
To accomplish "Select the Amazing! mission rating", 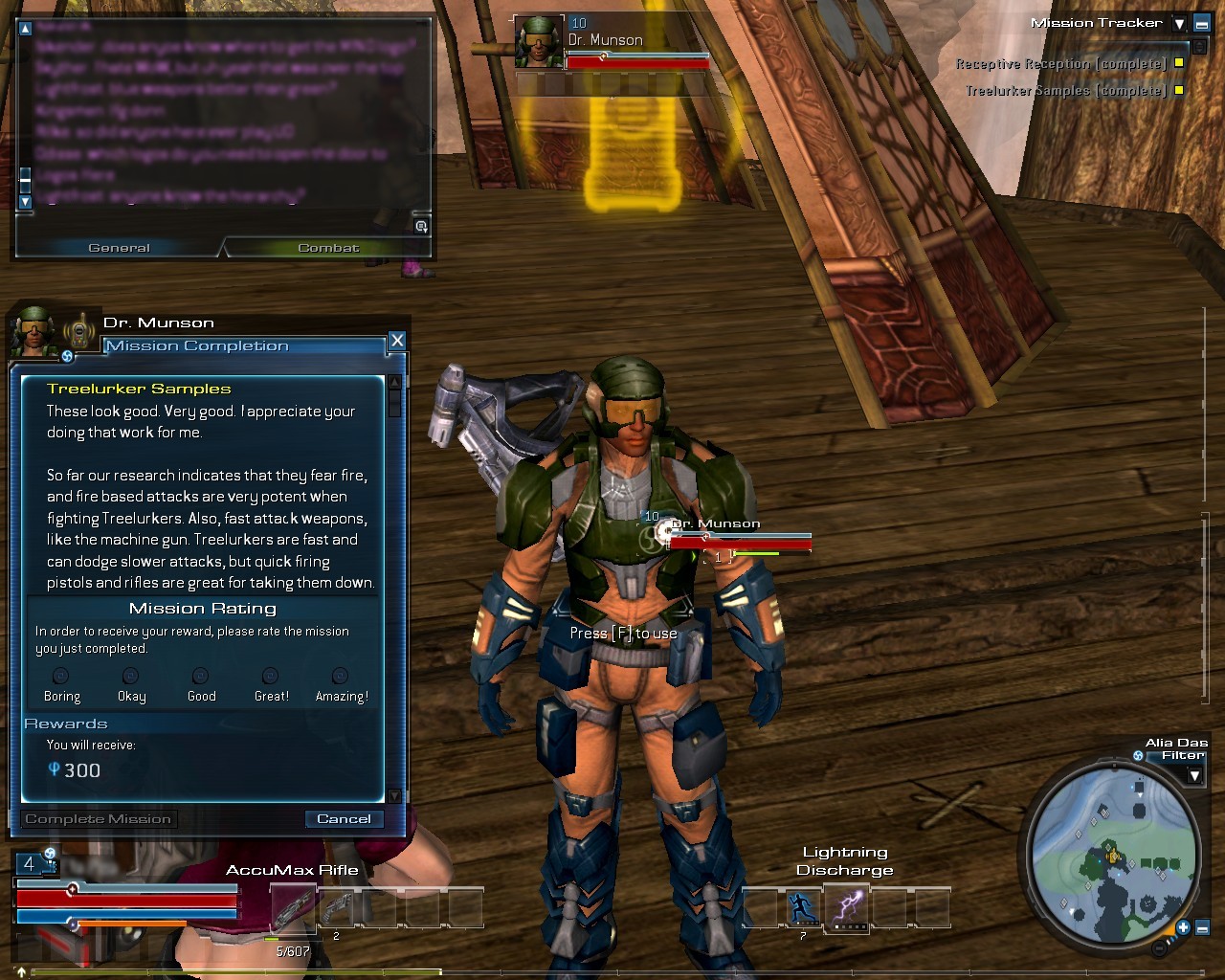I will (341, 676).
